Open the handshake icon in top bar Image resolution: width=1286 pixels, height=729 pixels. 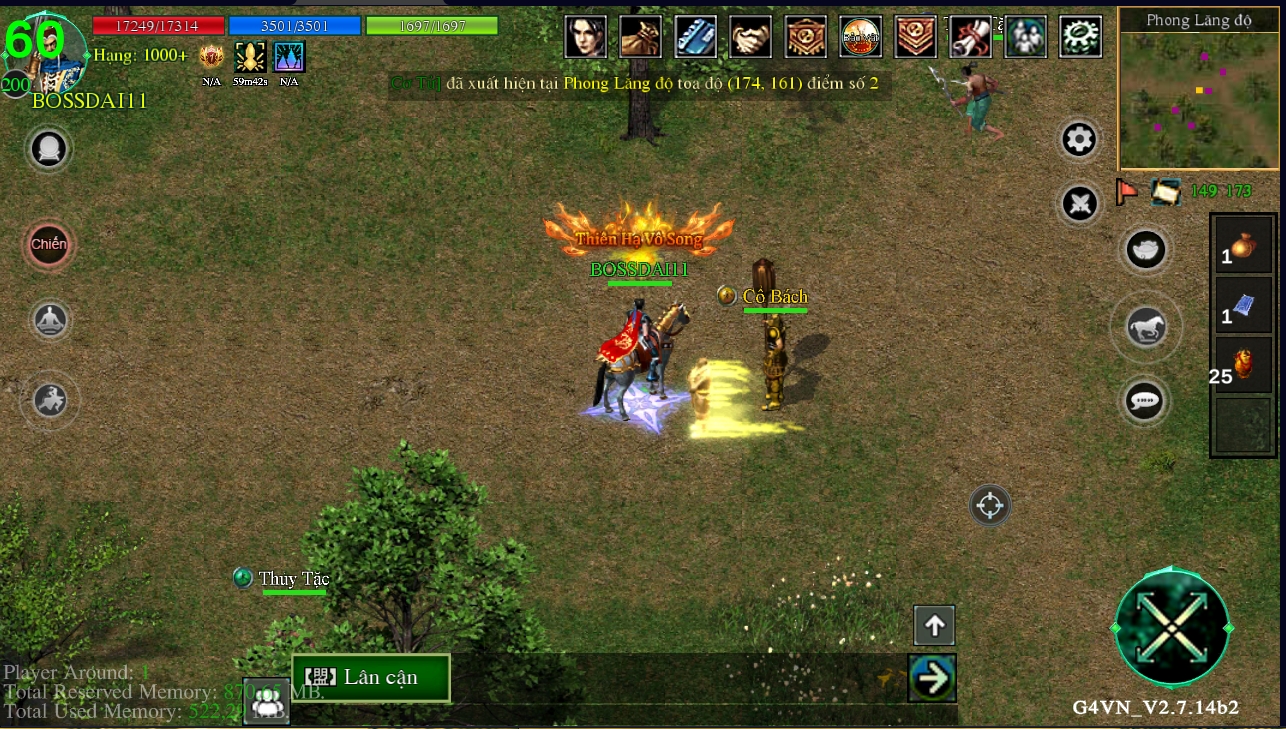[x=750, y=37]
